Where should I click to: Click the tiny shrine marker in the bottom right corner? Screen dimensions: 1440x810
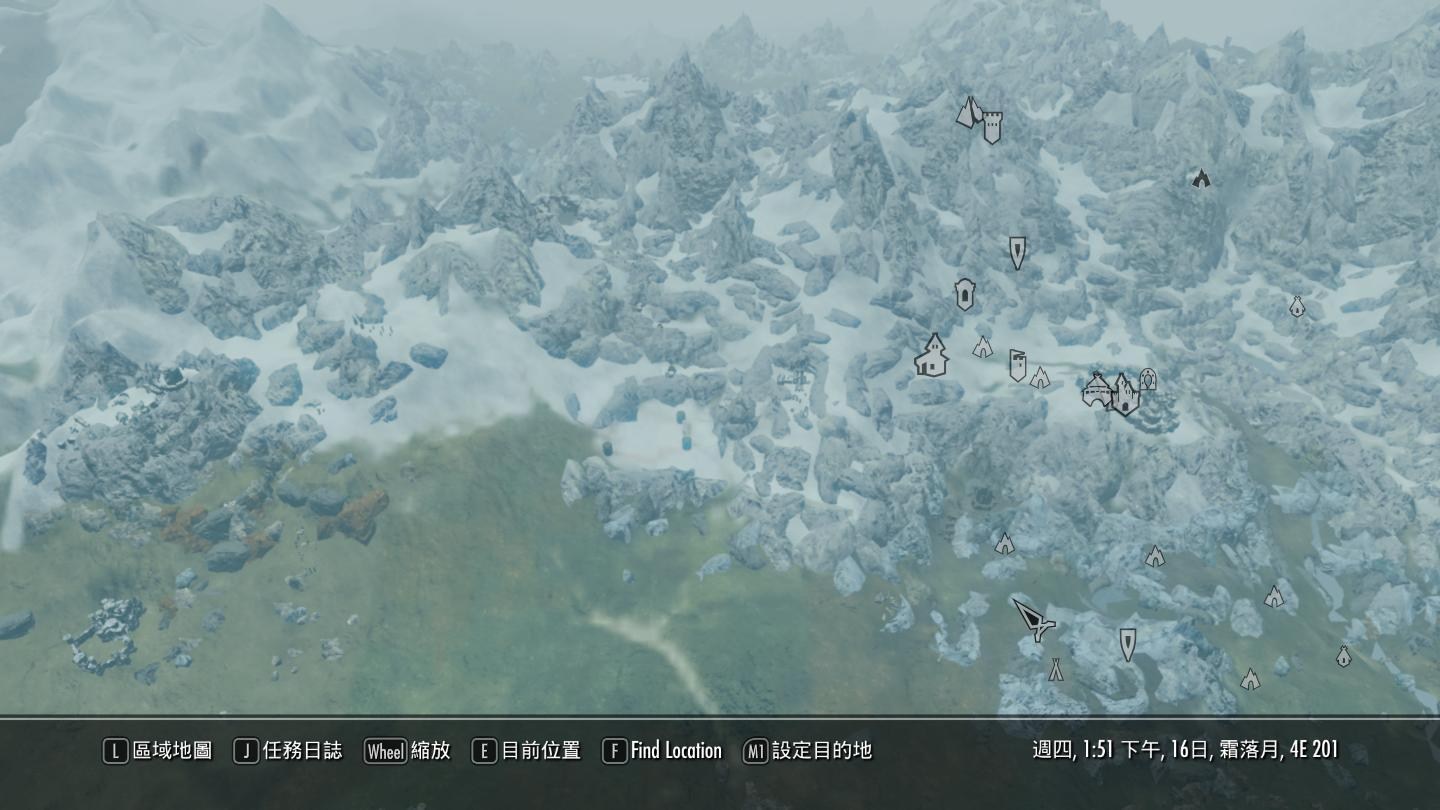point(1344,656)
